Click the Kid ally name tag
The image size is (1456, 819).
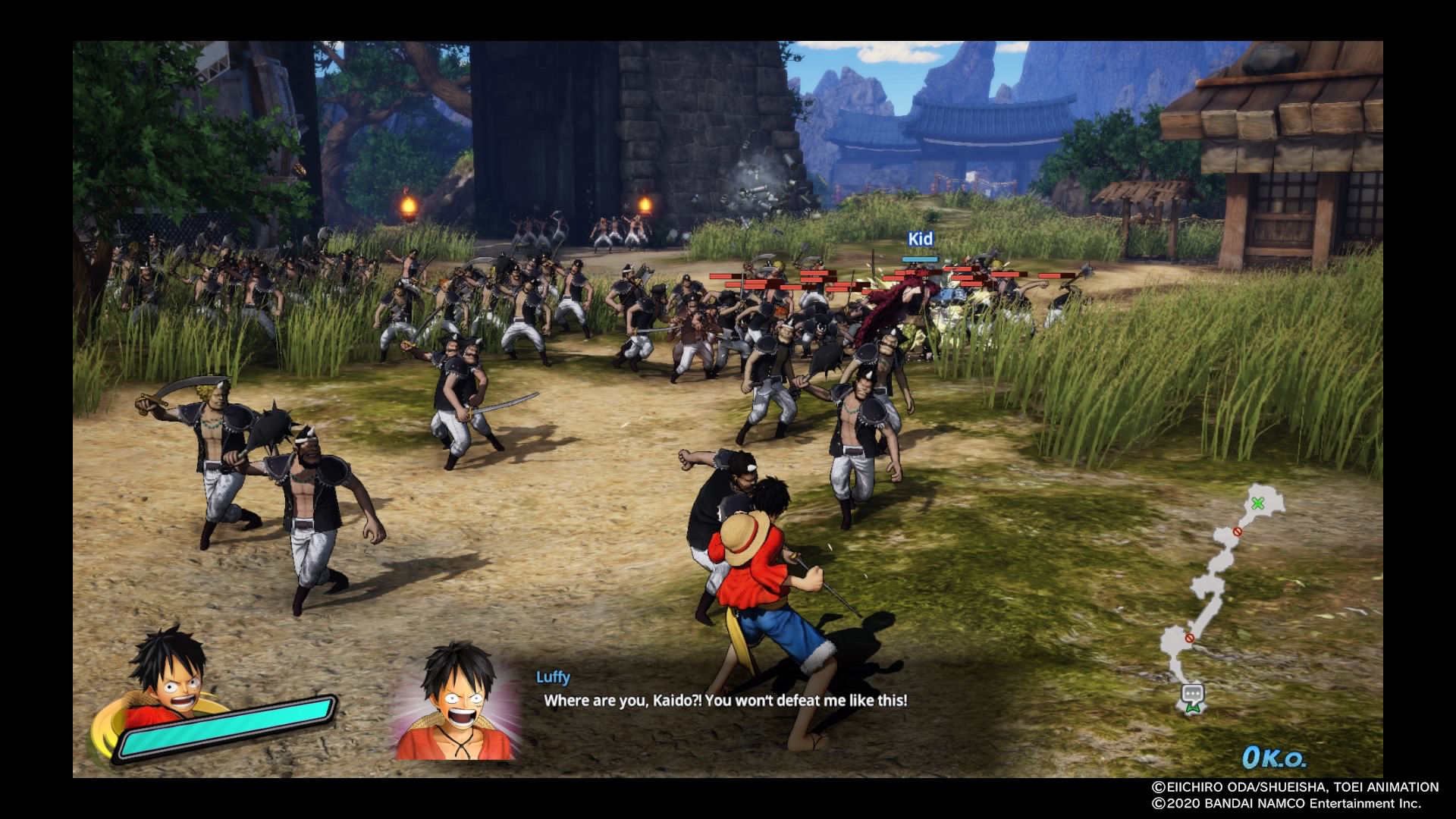pyautogui.click(x=920, y=239)
